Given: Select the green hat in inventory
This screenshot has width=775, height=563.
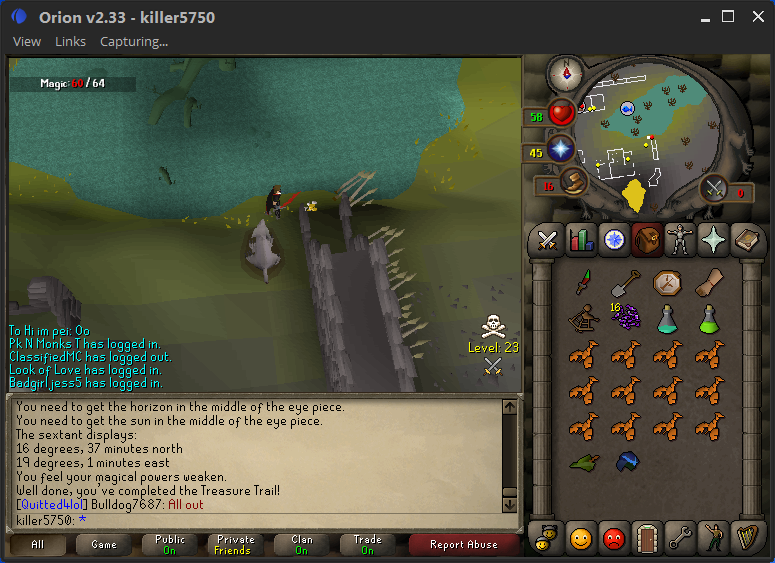Looking at the screenshot, I should pyautogui.click(x=583, y=462).
